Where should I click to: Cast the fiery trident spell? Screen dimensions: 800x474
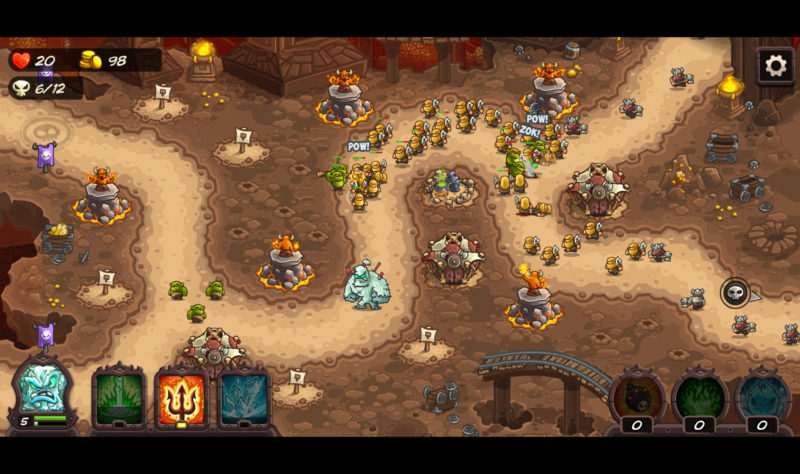pyautogui.click(x=182, y=396)
